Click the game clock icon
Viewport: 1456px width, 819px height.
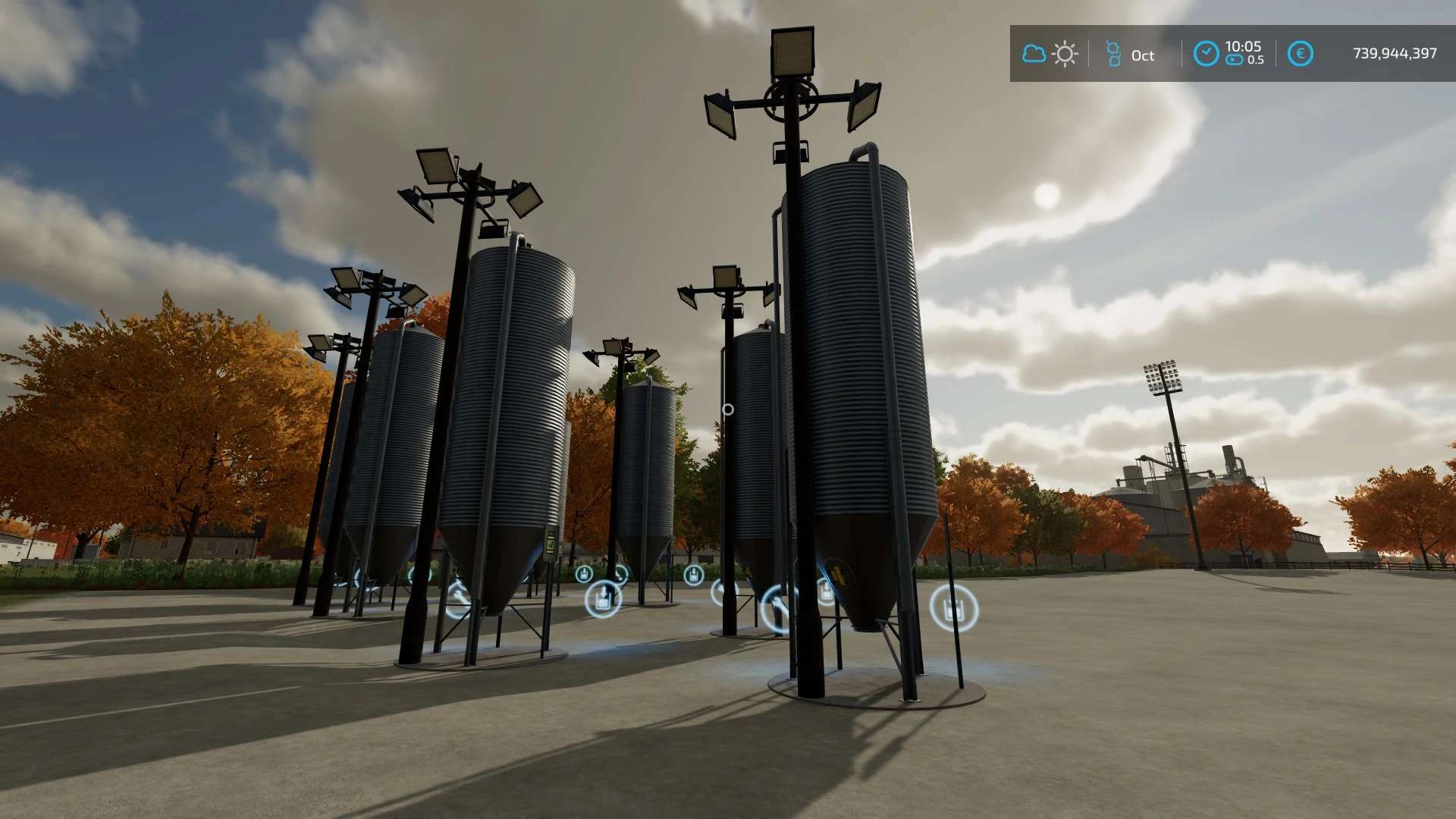click(x=1206, y=54)
